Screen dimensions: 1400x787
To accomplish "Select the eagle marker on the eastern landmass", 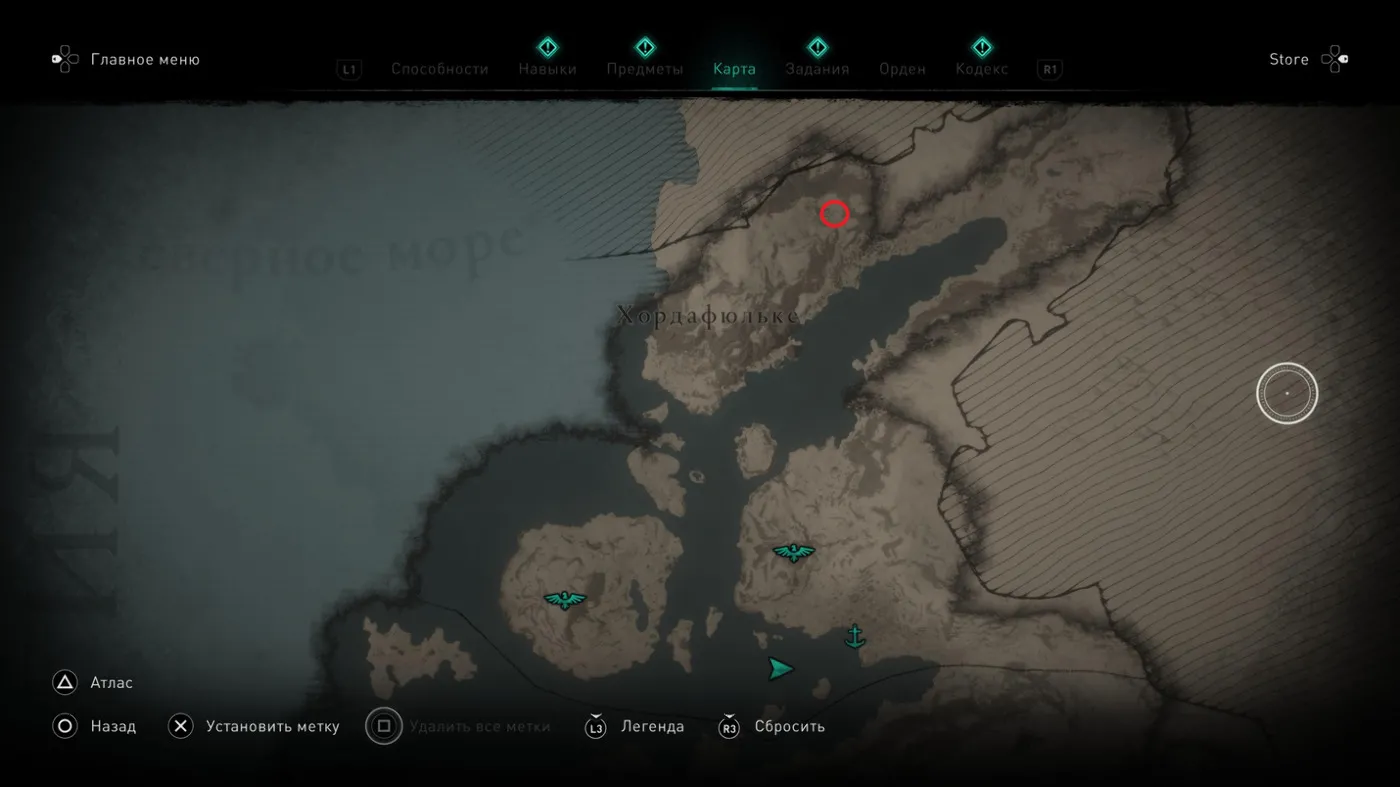I will [x=793, y=551].
